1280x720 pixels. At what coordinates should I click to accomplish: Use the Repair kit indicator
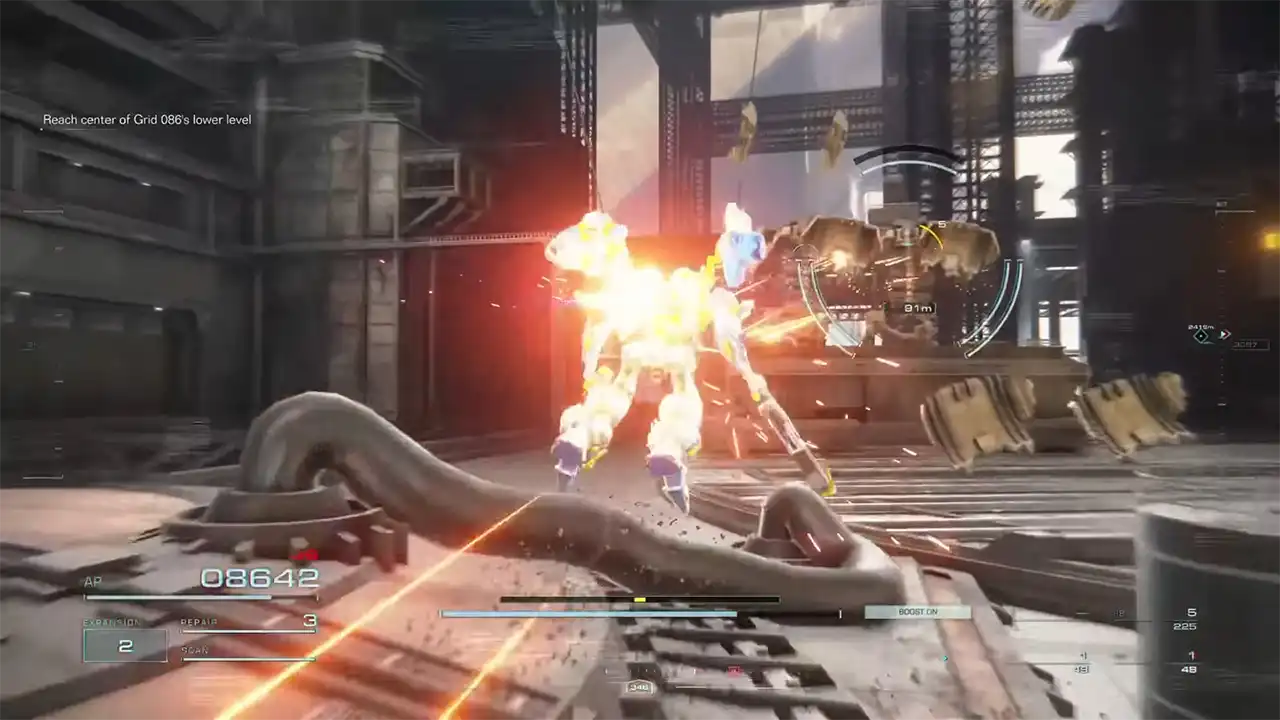(x=248, y=623)
